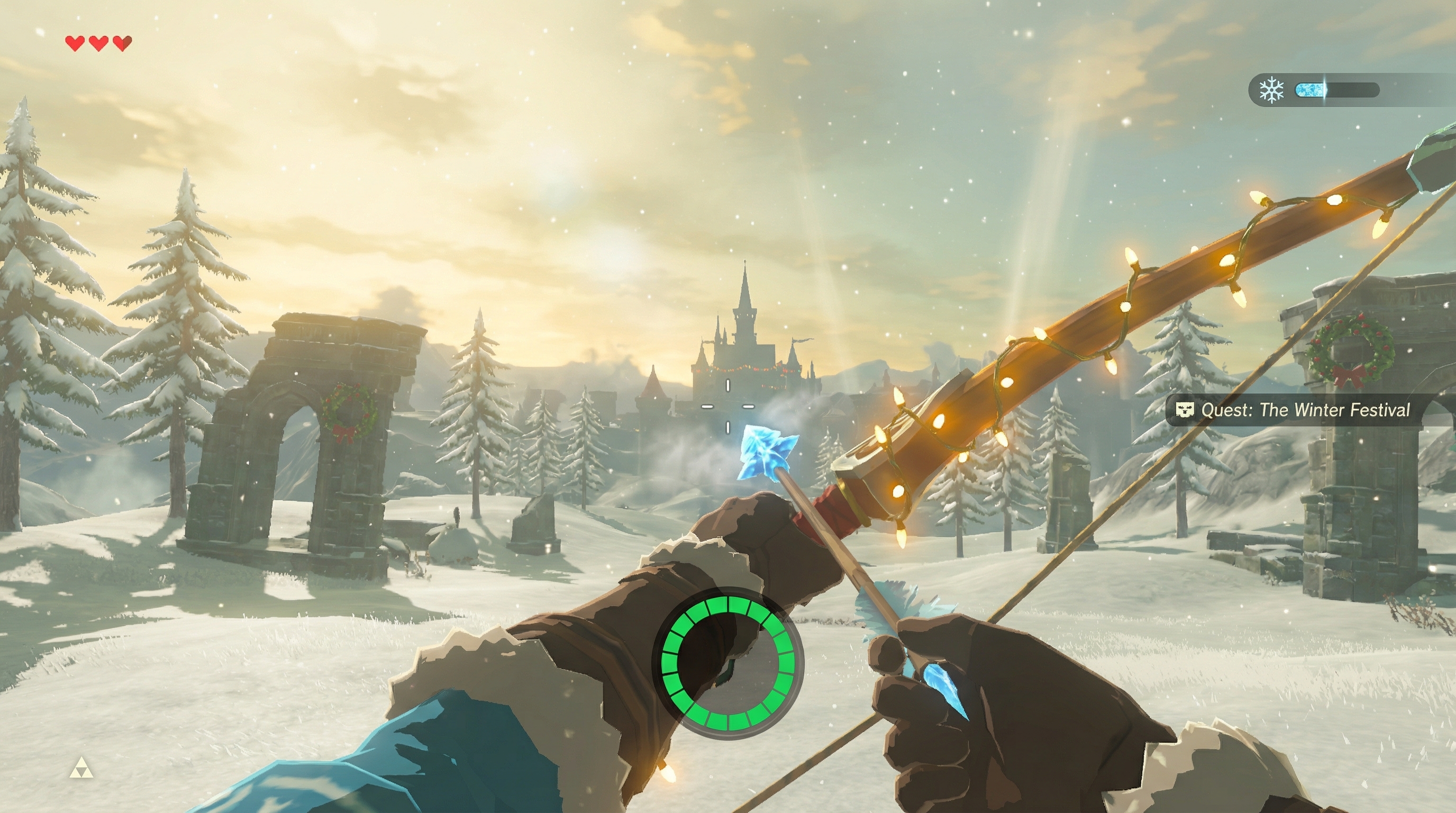Click the small Triforce emblem icon

click(x=81, y=769)
